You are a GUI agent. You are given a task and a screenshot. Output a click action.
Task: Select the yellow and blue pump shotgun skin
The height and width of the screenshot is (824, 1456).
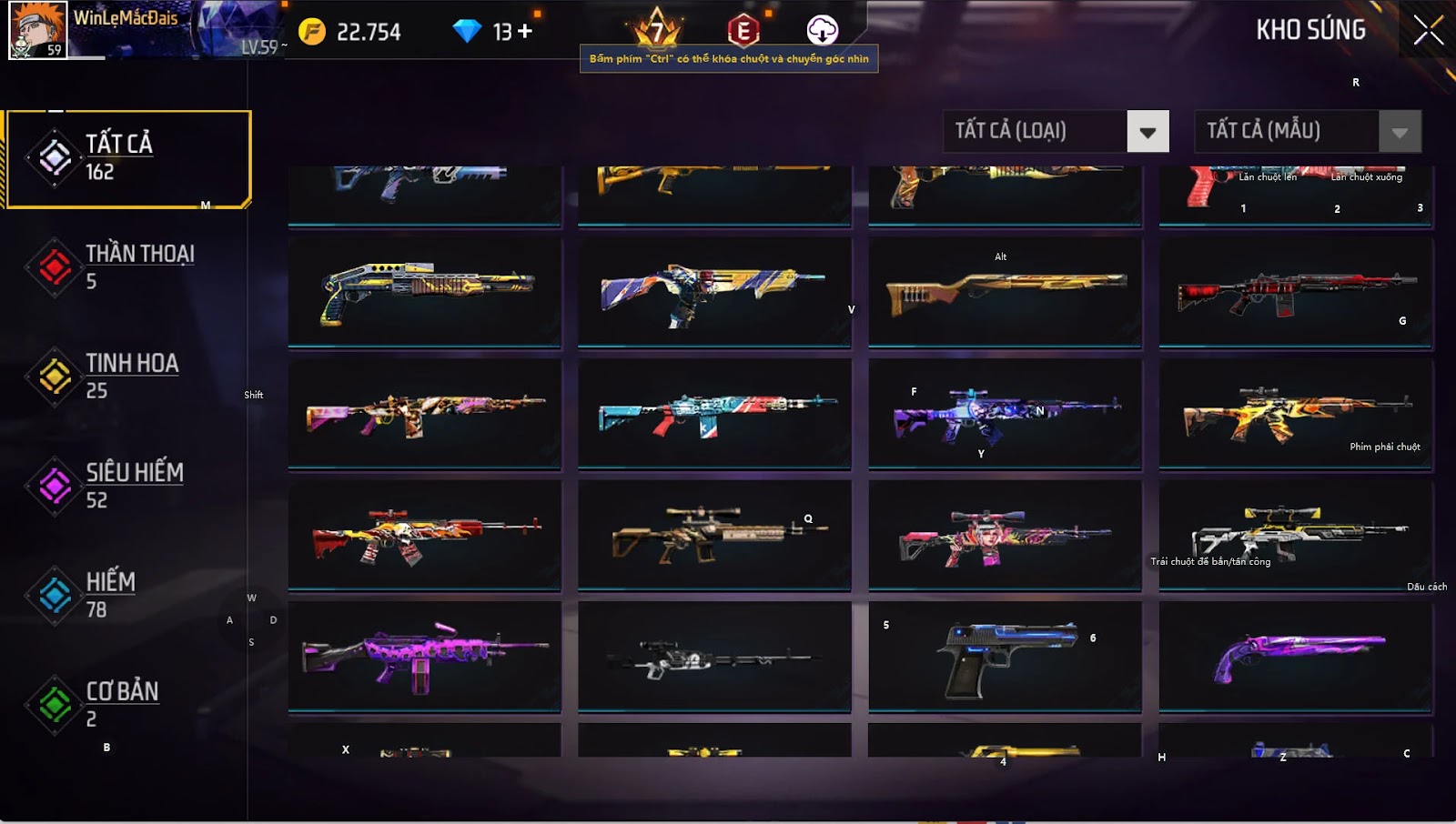click(424, 293)
